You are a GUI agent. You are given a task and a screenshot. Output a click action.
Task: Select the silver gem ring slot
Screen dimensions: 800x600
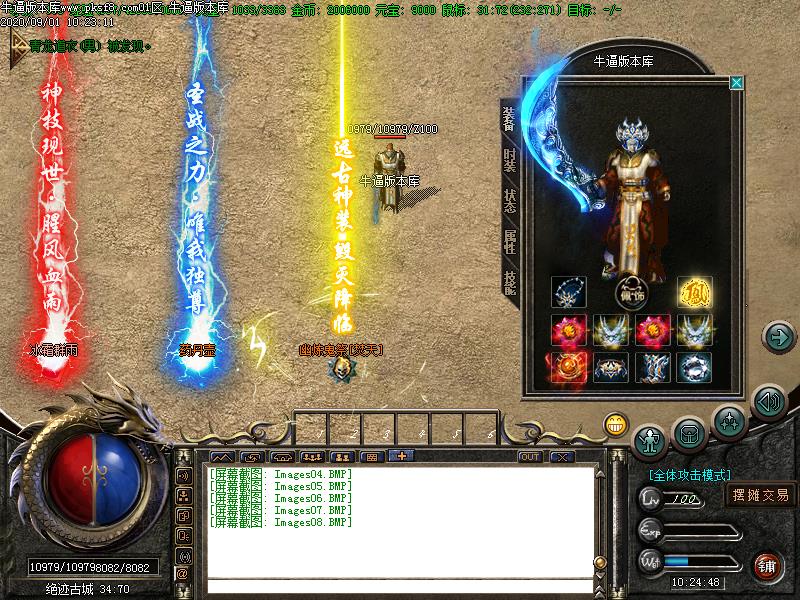point(694,367)
